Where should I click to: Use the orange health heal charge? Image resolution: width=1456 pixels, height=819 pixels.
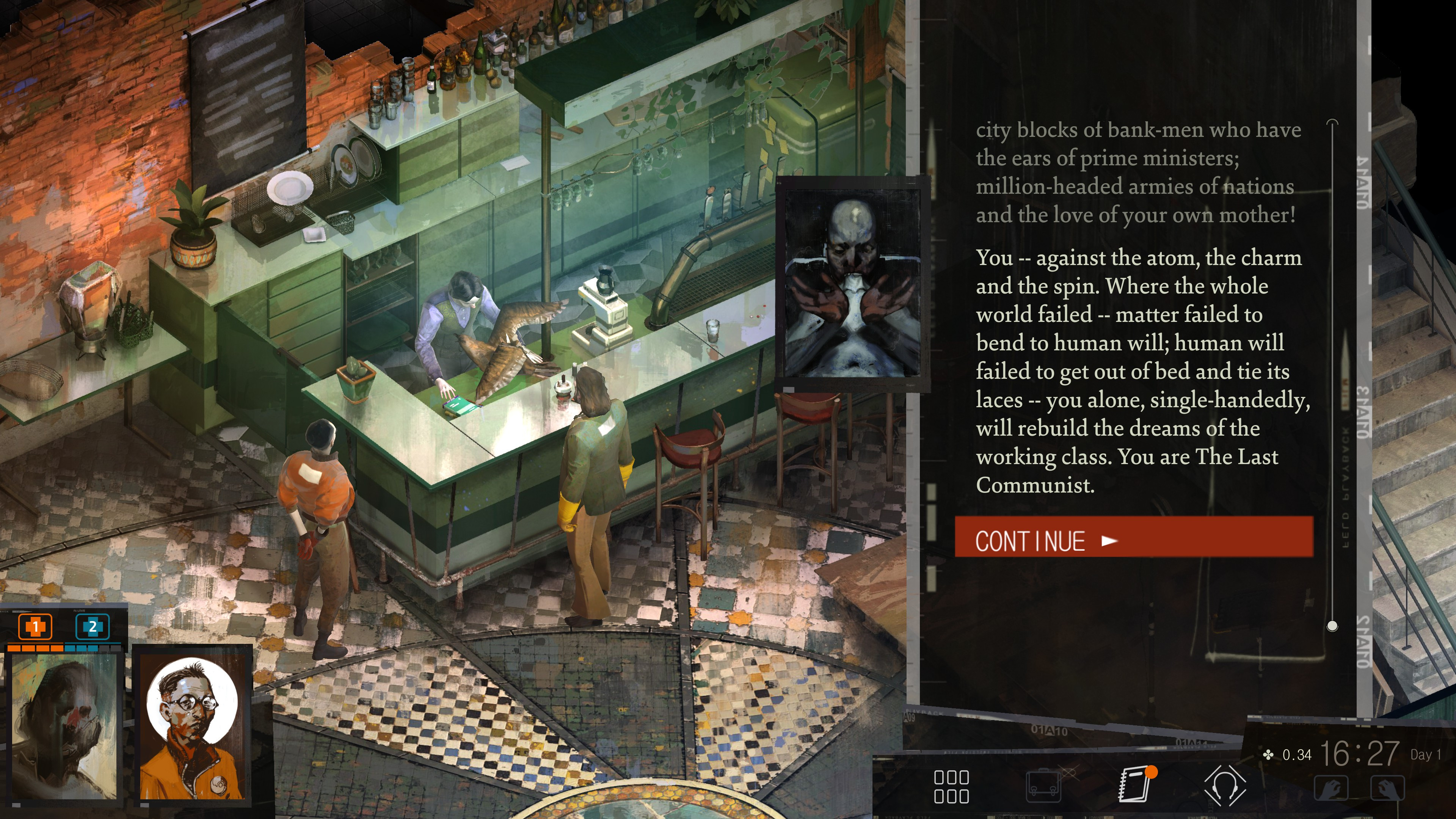36,626
